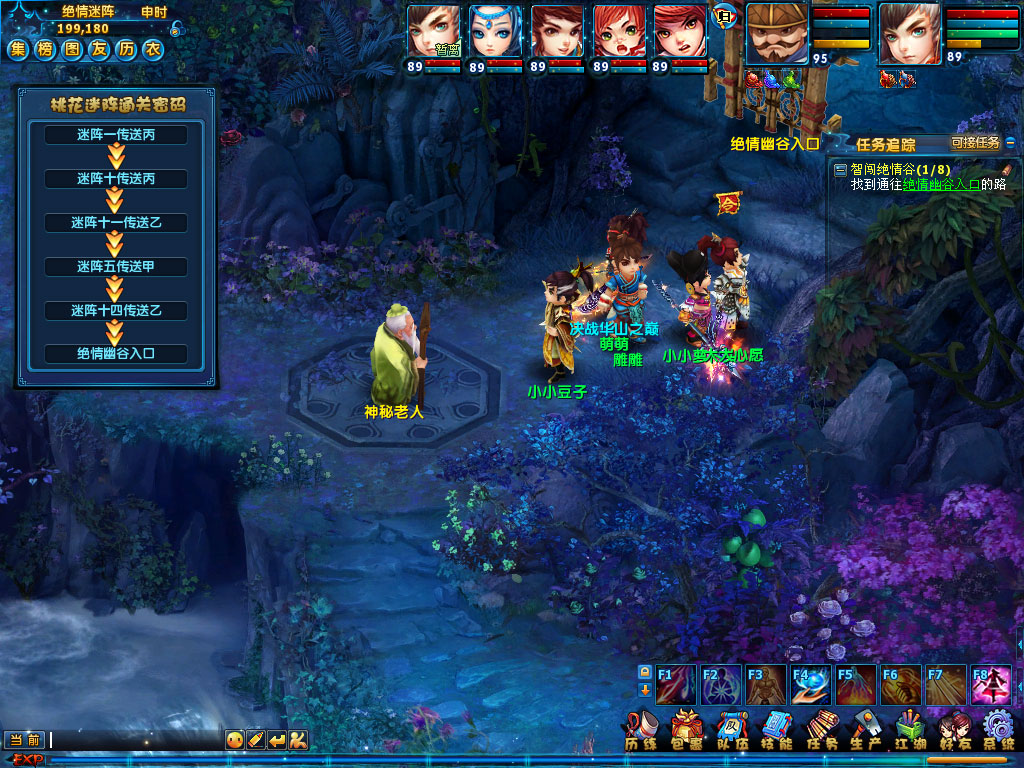Open the 历练 training menu
The height and width of the screenshot is (768, 1024).
click(640, 728)
